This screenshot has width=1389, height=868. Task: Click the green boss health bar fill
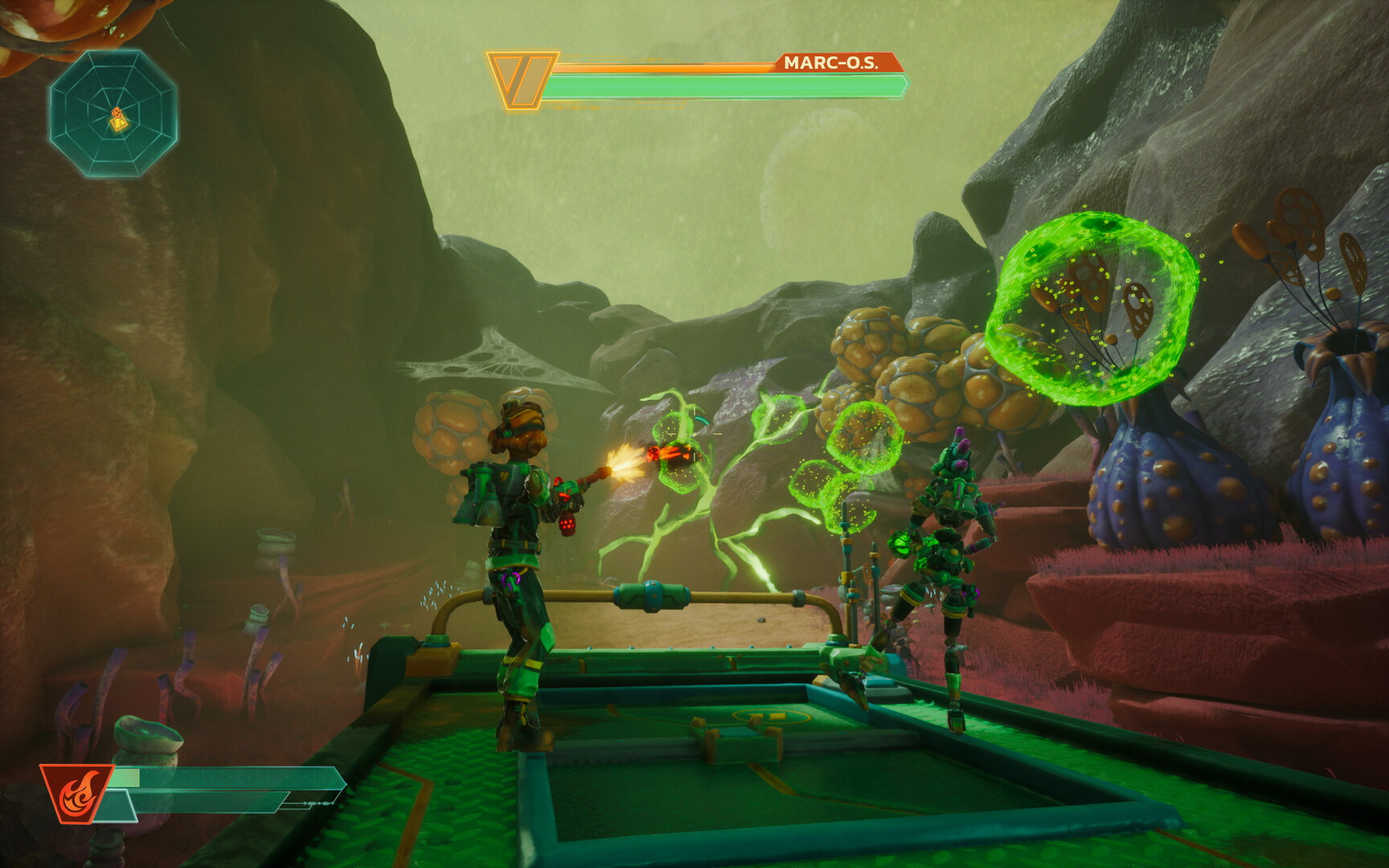click(723, 87)
